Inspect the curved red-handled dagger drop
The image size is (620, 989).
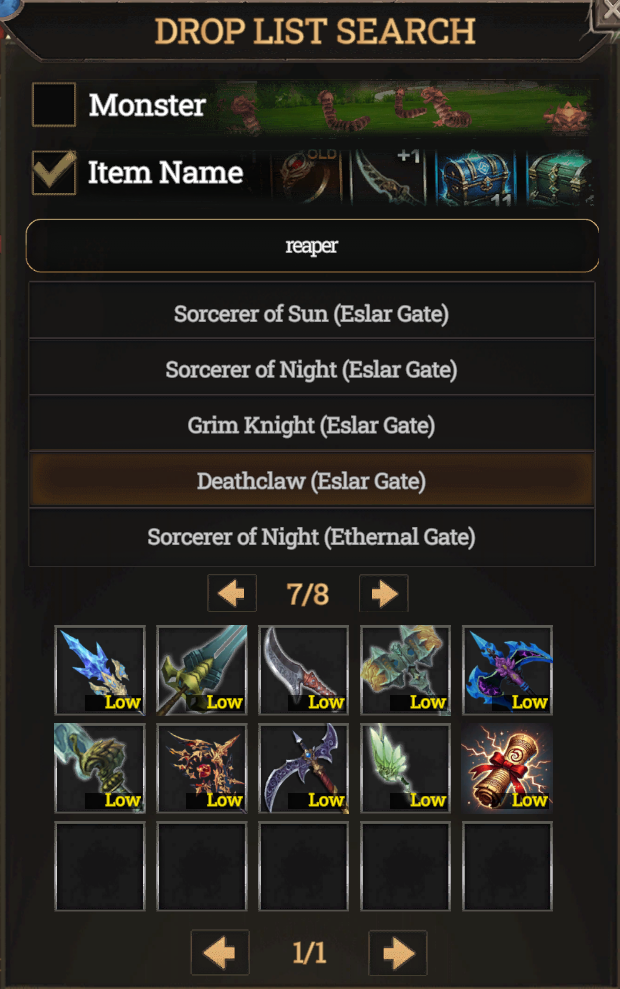304,670
